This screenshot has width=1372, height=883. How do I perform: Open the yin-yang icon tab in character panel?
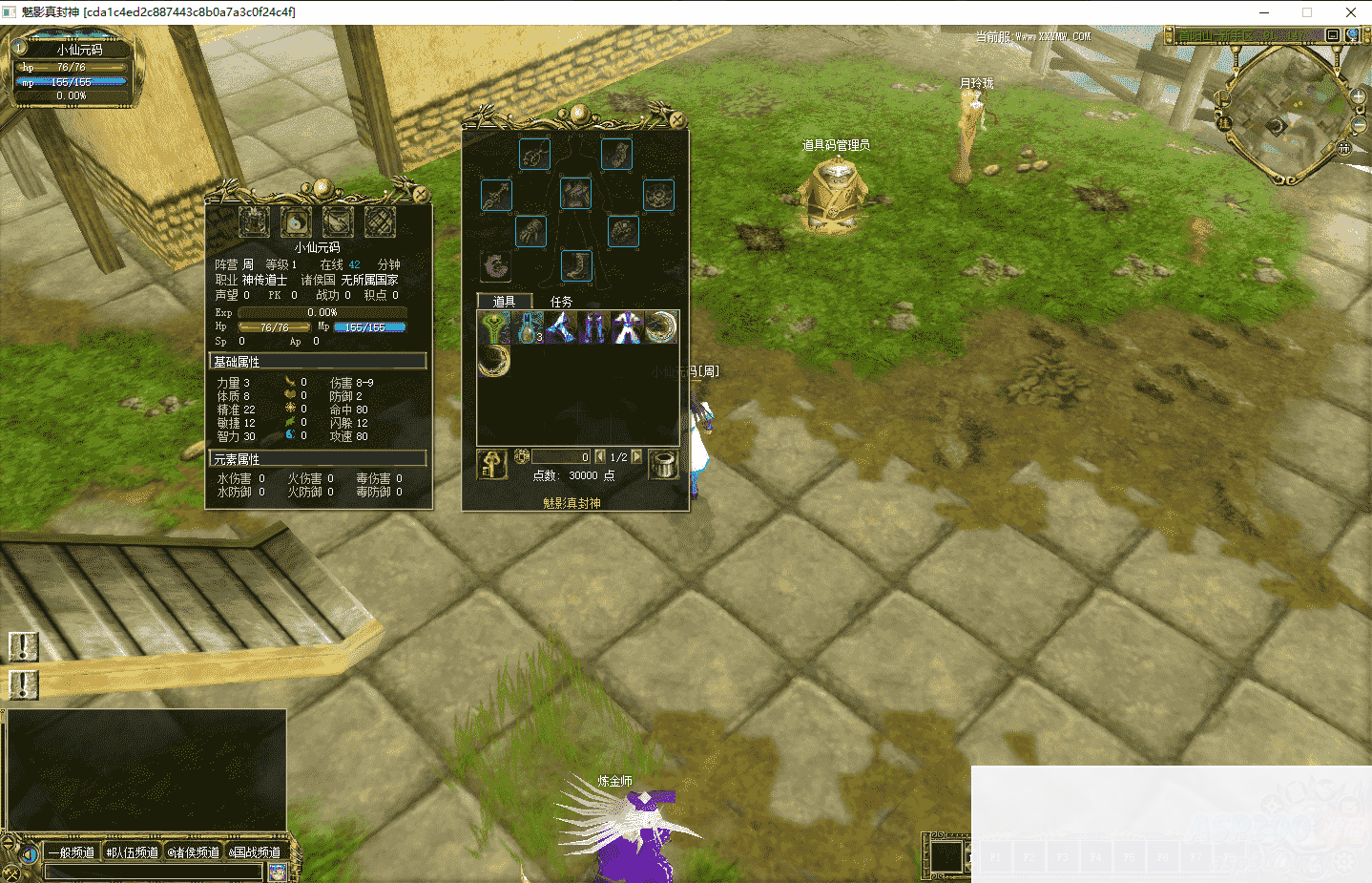[296, 222]
